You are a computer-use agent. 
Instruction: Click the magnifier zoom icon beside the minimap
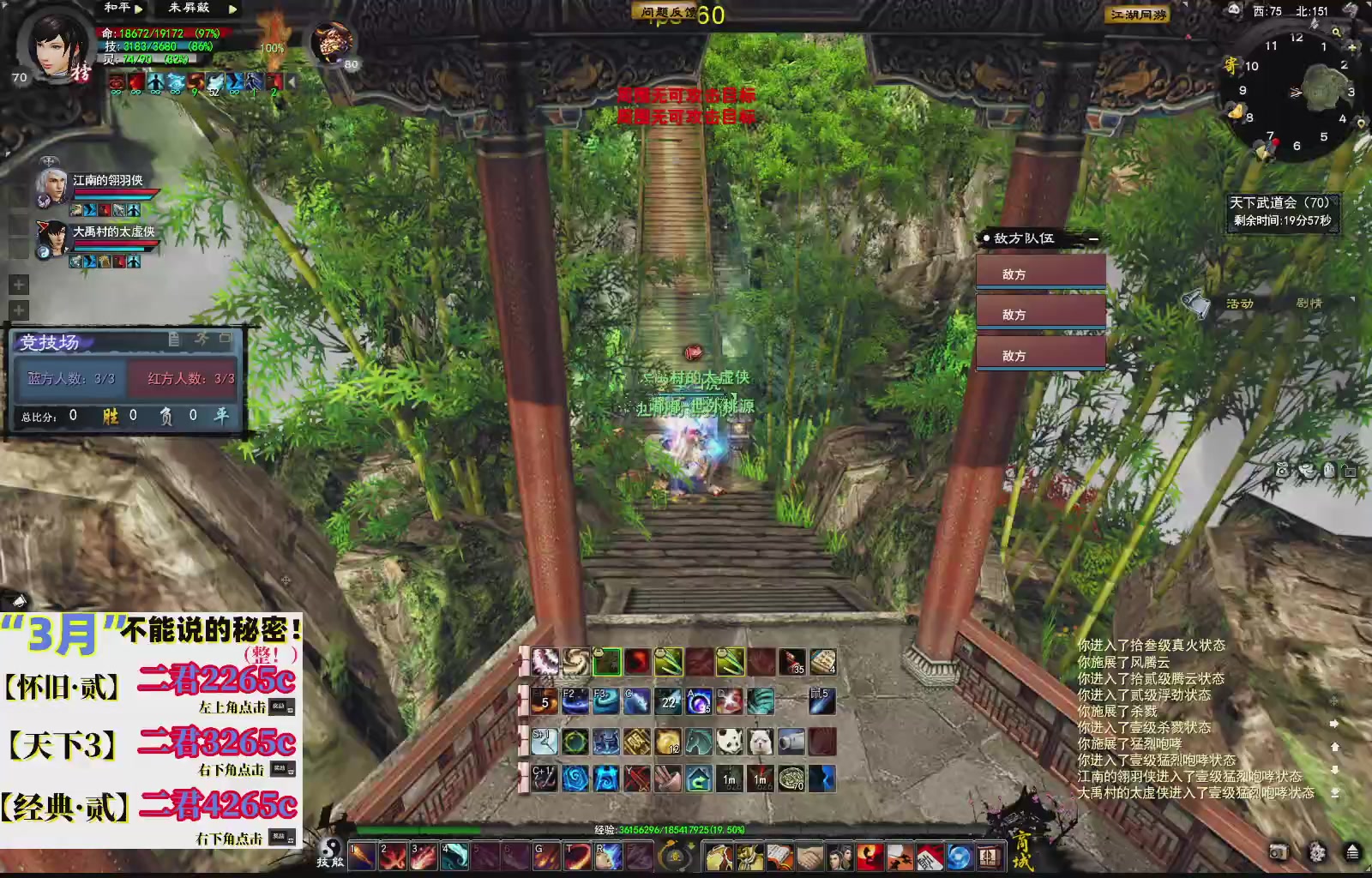1337,32
